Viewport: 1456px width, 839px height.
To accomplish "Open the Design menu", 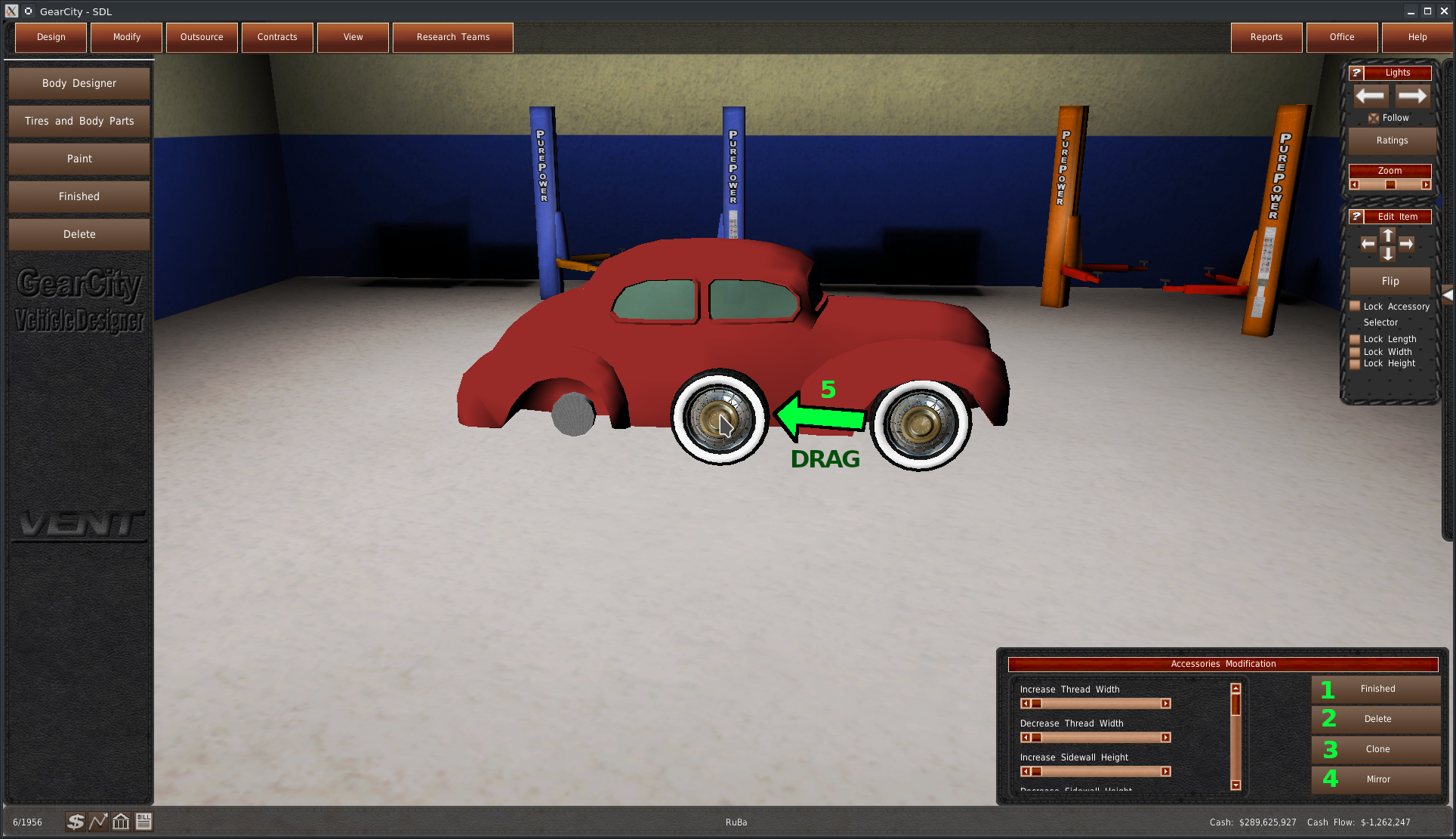I will [x=51, y=37].
